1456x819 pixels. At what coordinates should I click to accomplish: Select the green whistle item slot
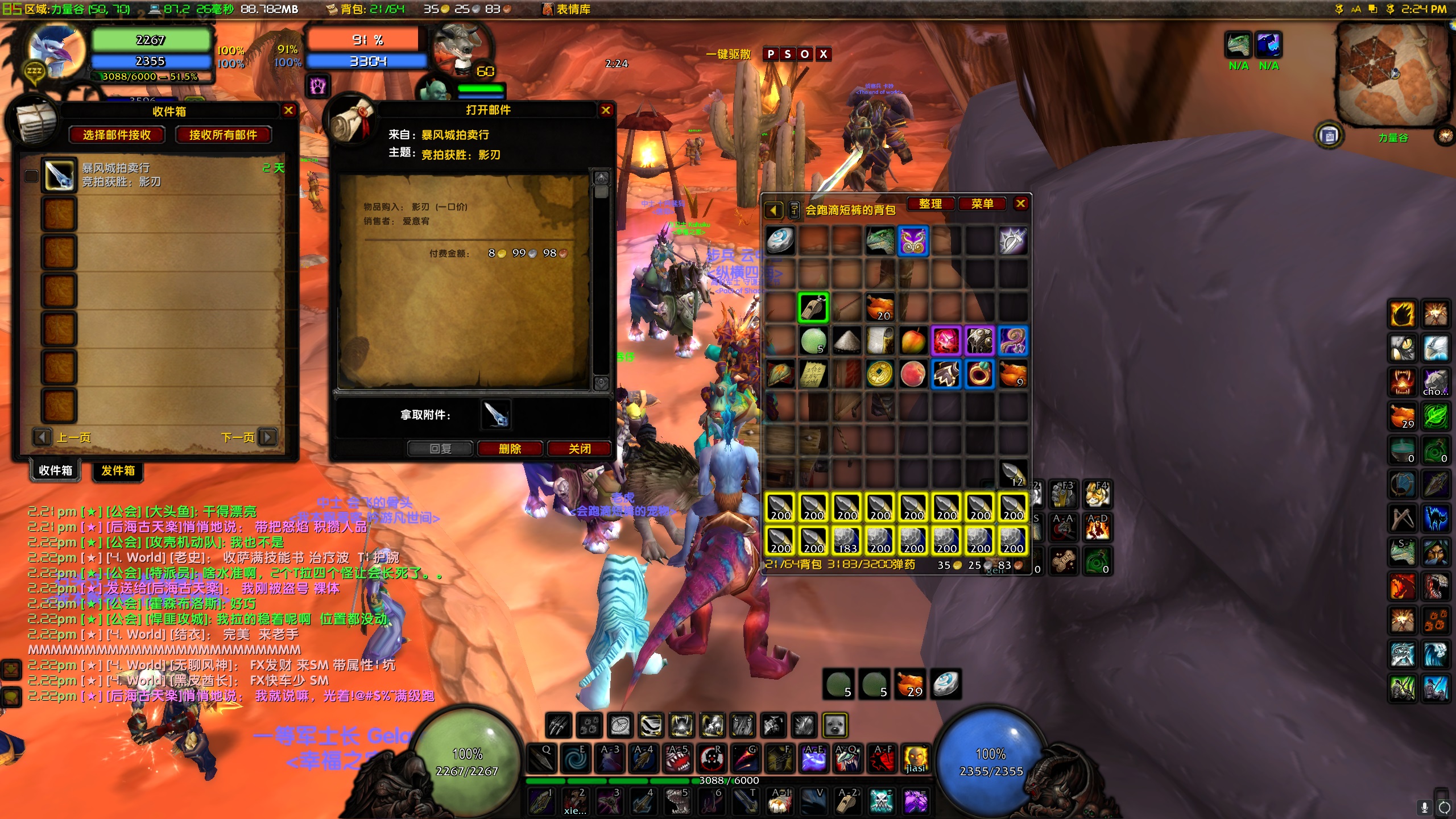click(813, 308)
